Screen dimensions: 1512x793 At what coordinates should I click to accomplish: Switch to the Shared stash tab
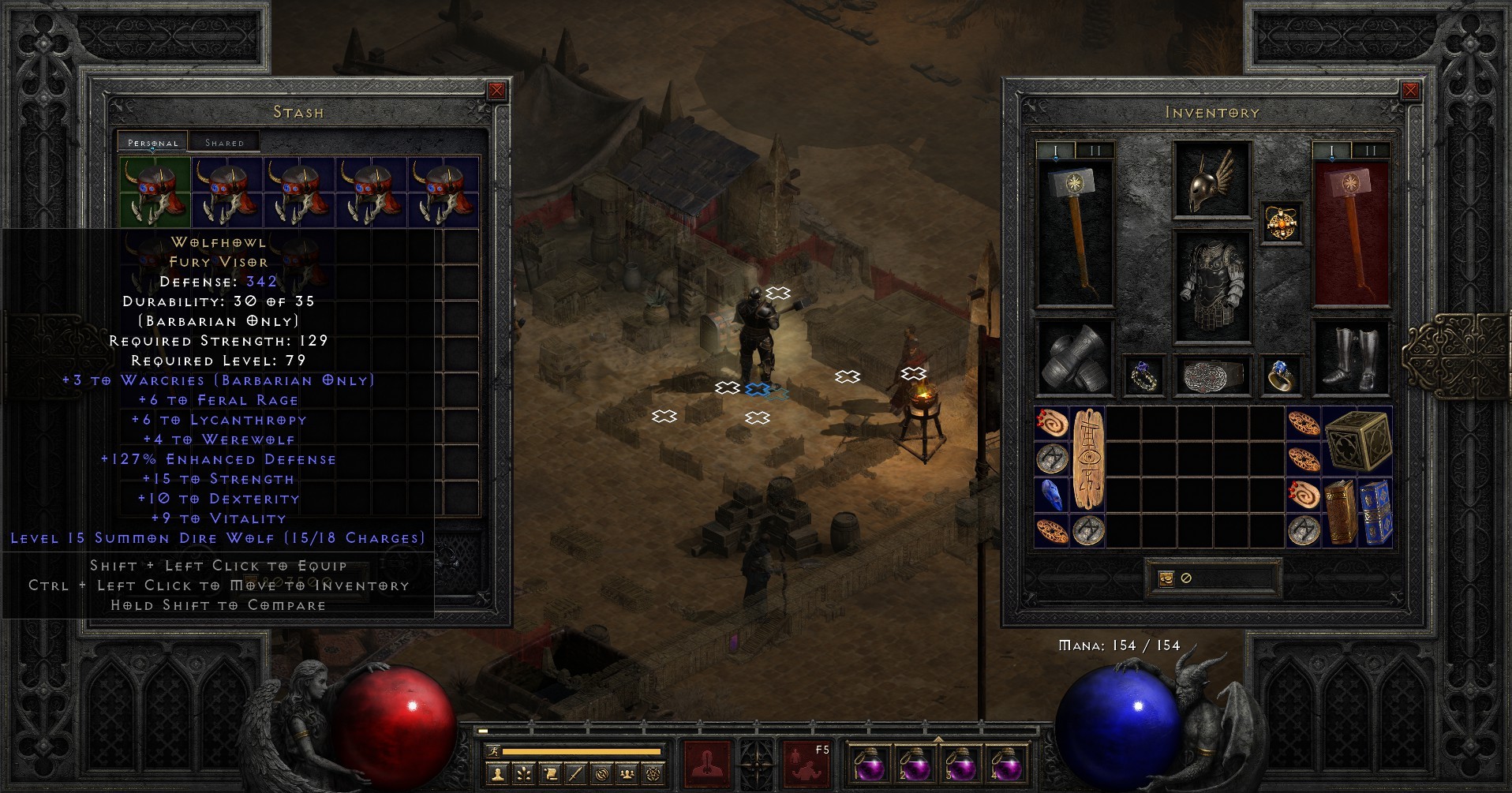(x=225, y=142)
